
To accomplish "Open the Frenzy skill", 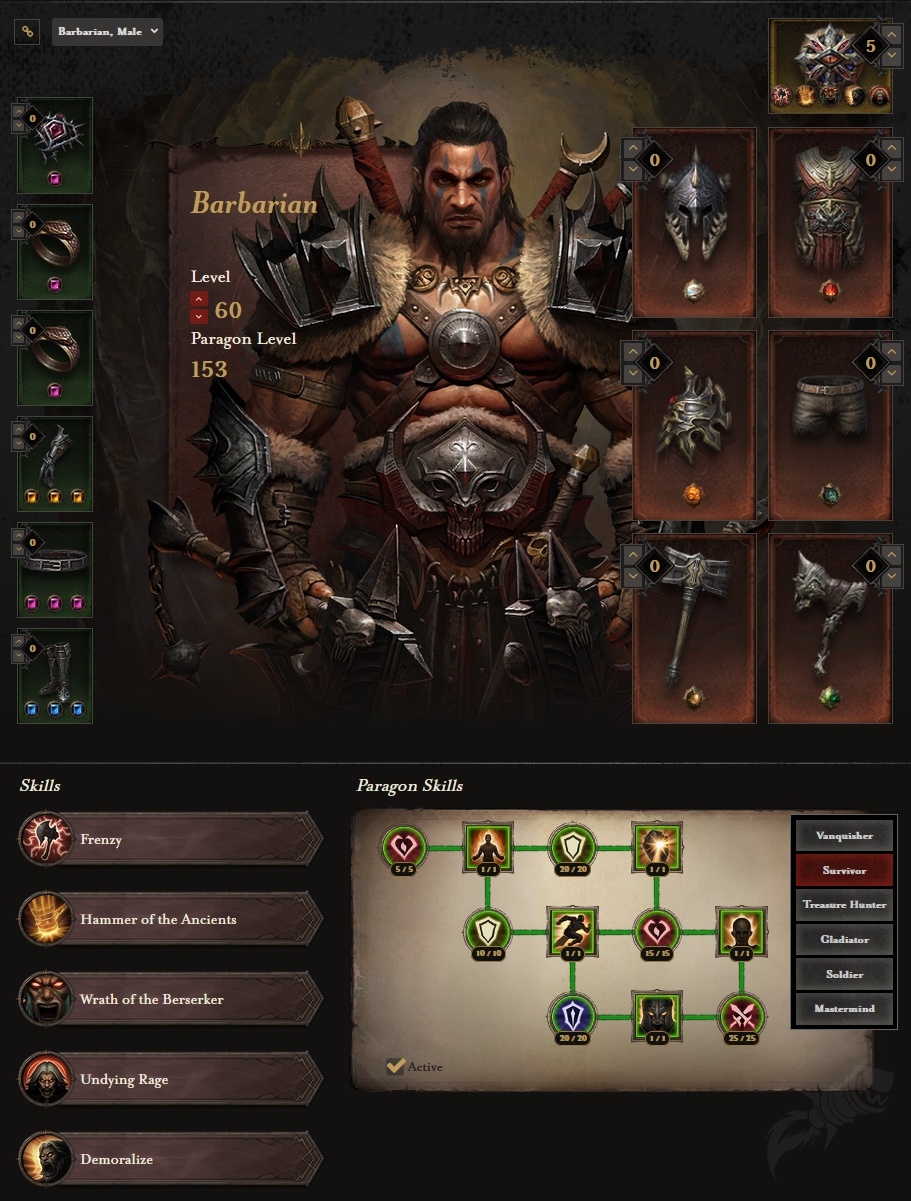I will point(170,840).
